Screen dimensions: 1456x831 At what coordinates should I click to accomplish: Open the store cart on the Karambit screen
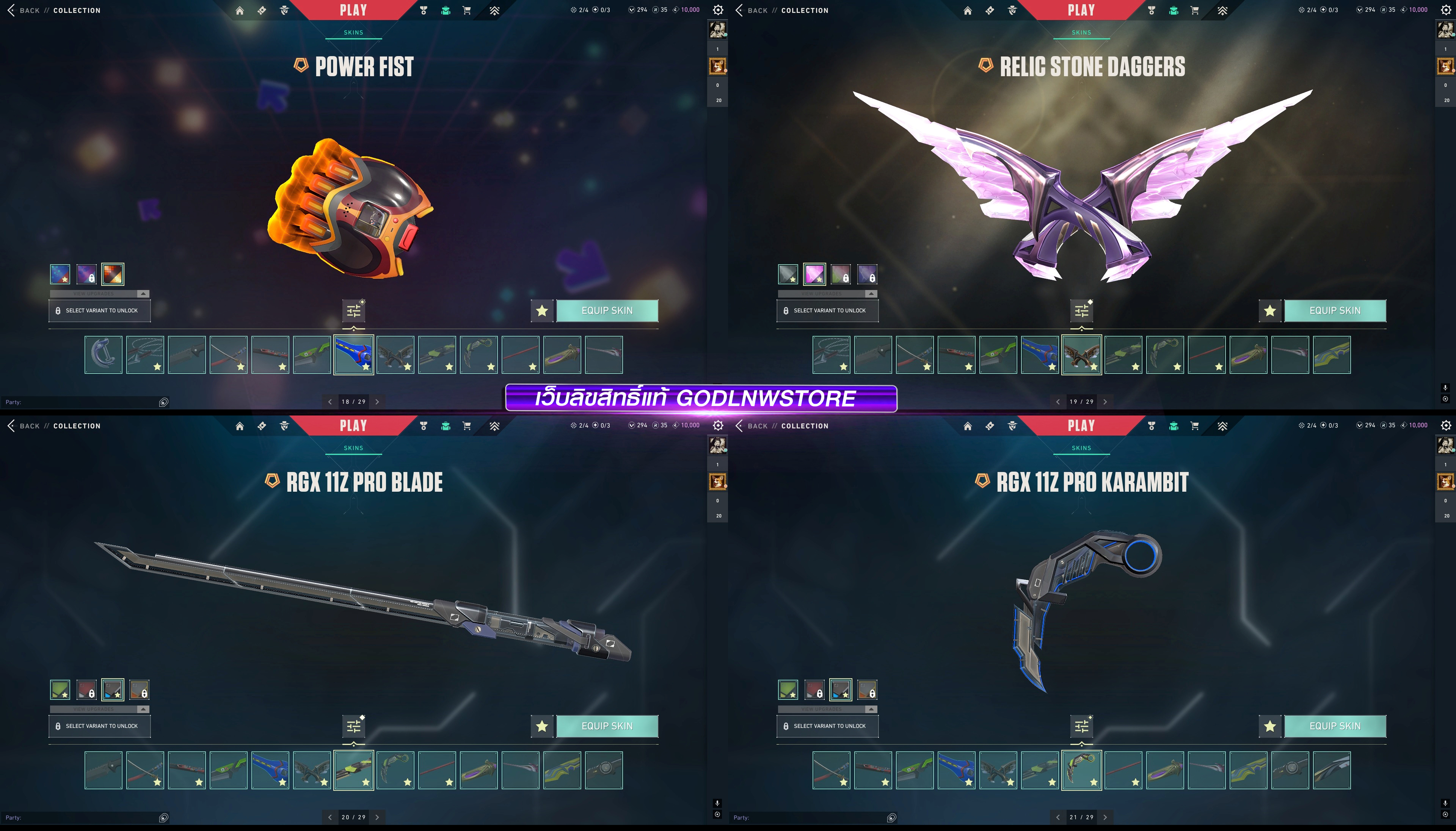pyautogui.click(x=1195, y=426)
